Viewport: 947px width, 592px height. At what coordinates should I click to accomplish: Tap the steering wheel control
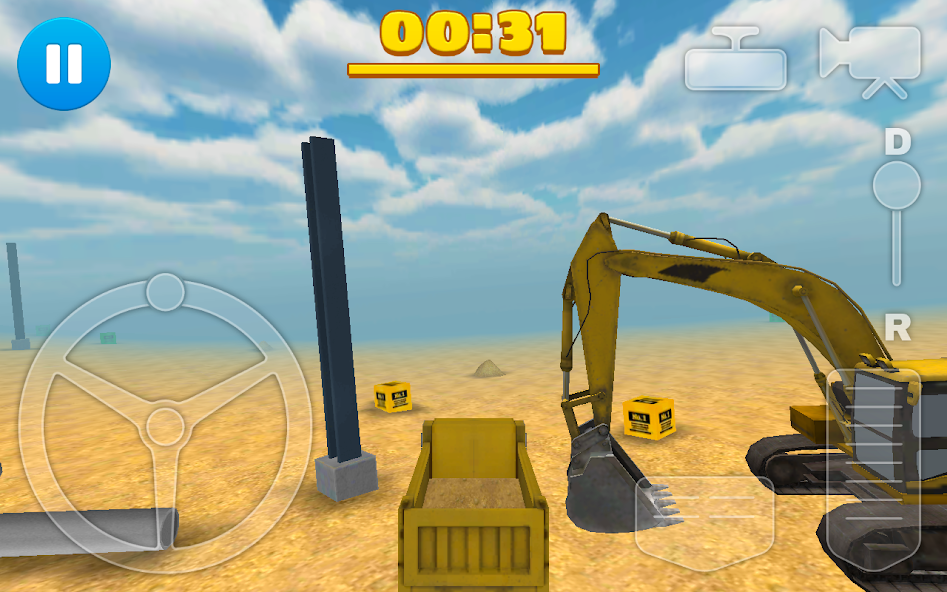pyautogui.click(x=165, y=425)
